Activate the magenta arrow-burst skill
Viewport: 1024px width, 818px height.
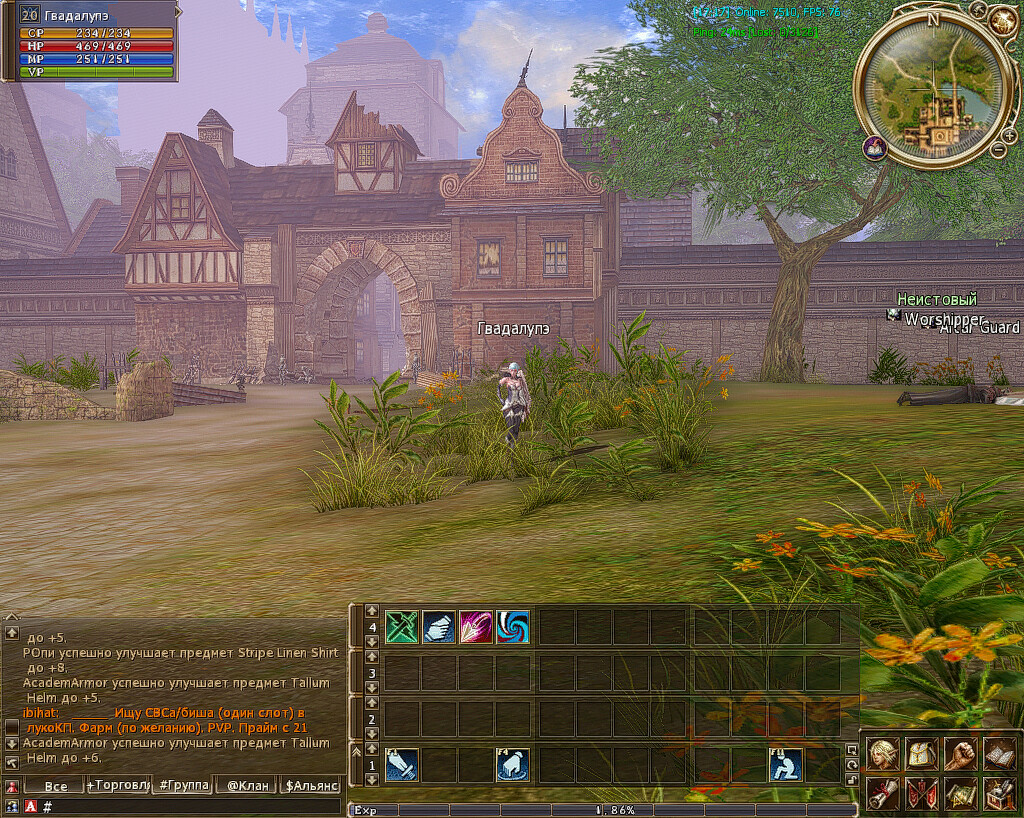pos(475,627)
